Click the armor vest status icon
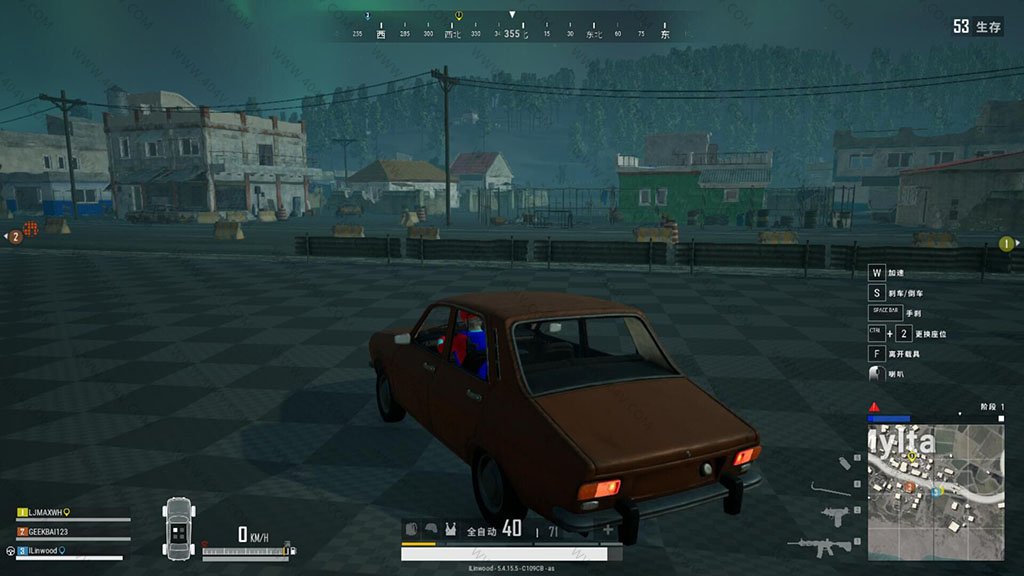 point(450,530)
